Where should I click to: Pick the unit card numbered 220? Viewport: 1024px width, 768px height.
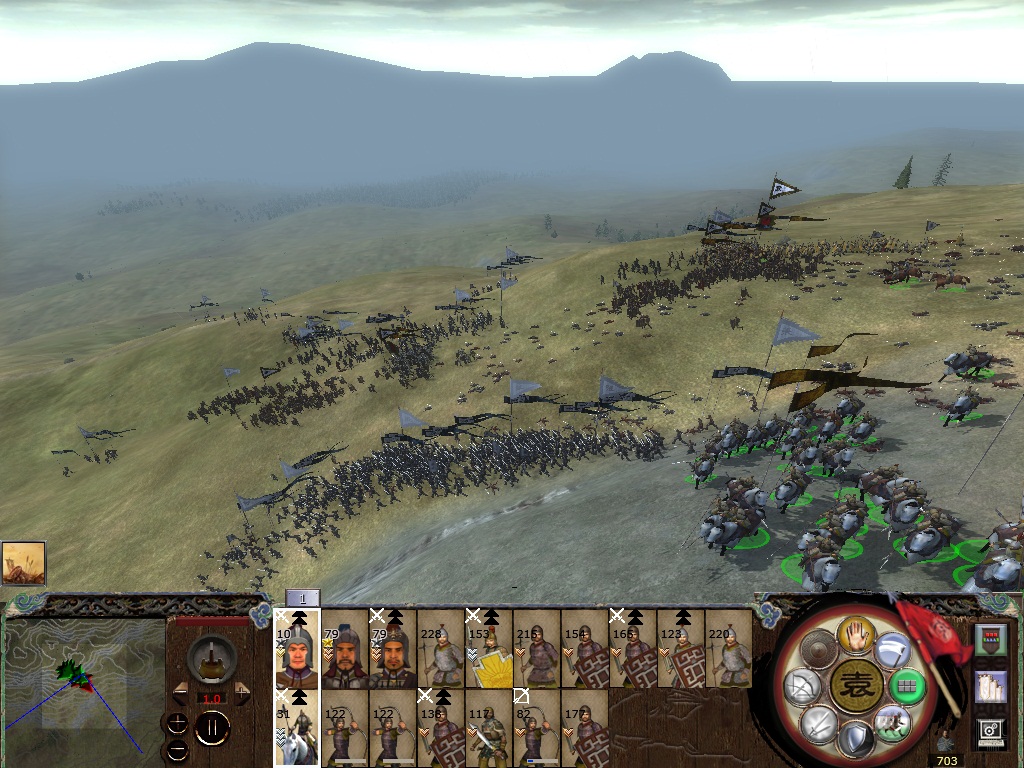(728, 648)
